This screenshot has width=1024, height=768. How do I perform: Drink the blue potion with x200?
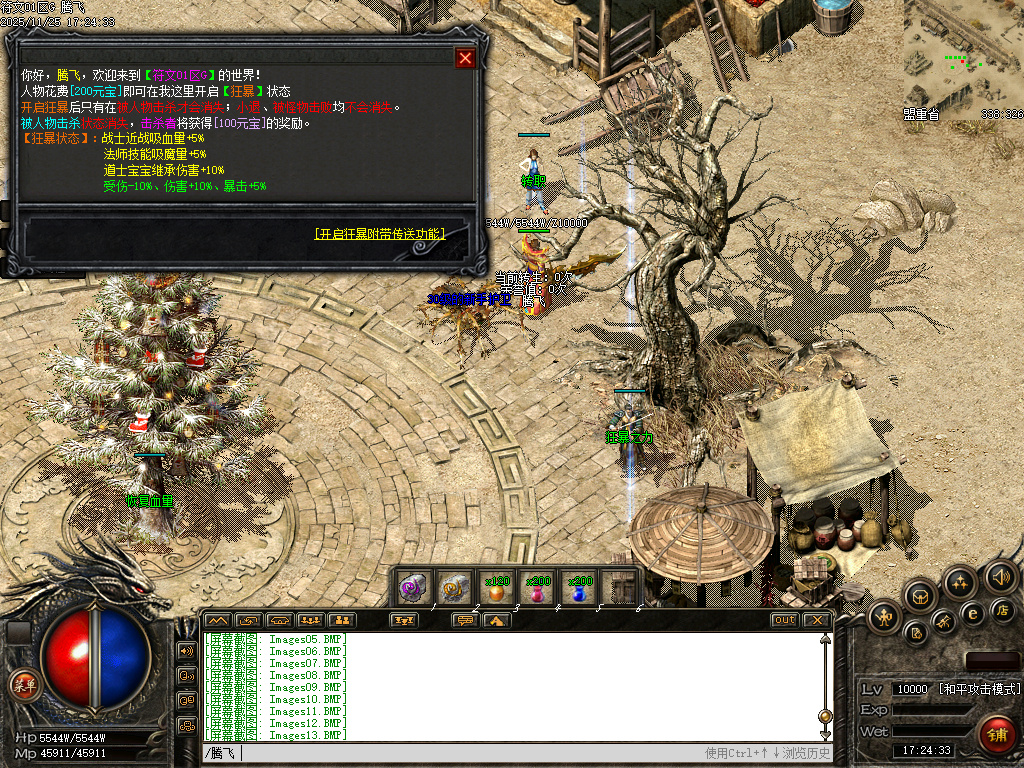[x=580, y=588]
